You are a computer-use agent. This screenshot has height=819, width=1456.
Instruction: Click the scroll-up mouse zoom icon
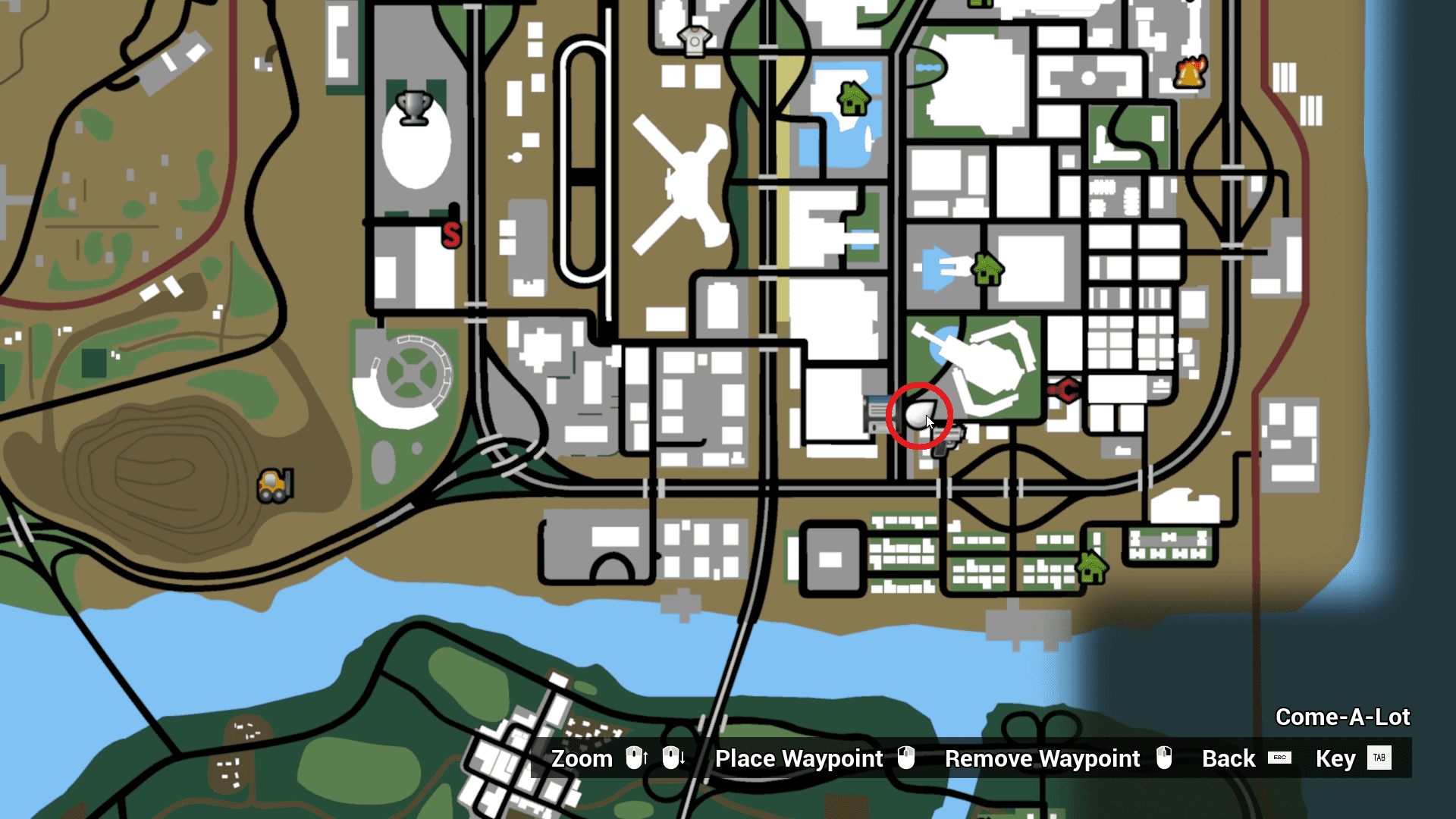tap(635, 758)
